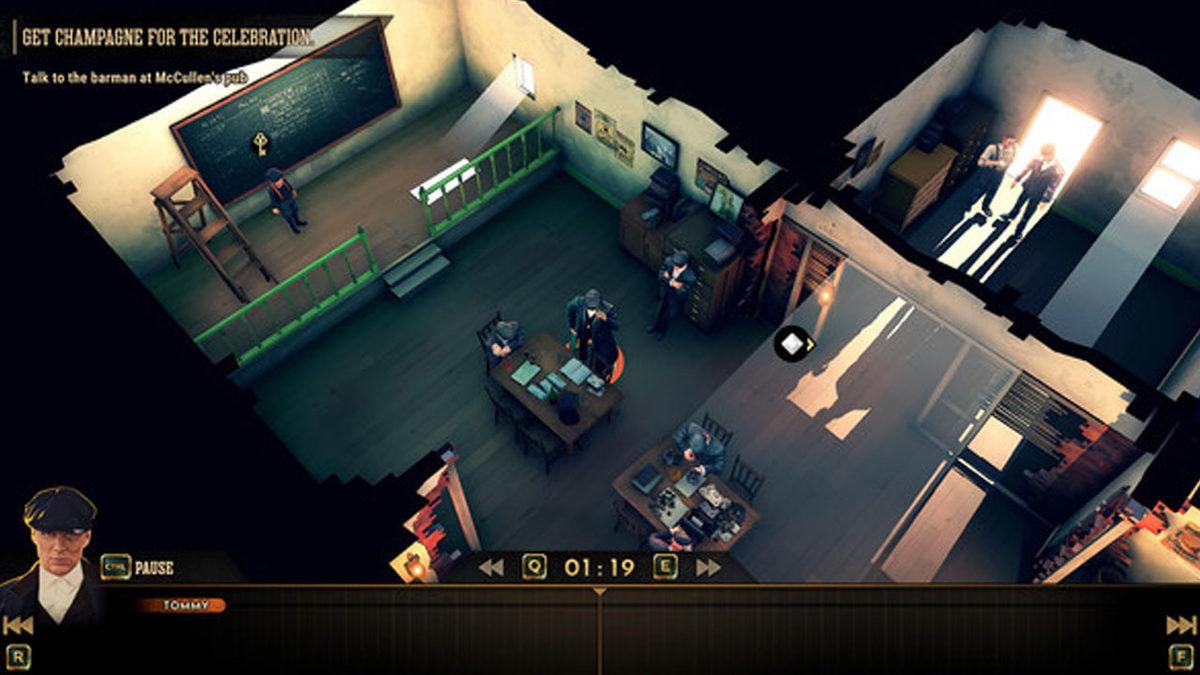Image resolution: width=1200 pixels, height=675 pixels.
Task: Select the Tommy track label on timeline
Action: point(181,605)
